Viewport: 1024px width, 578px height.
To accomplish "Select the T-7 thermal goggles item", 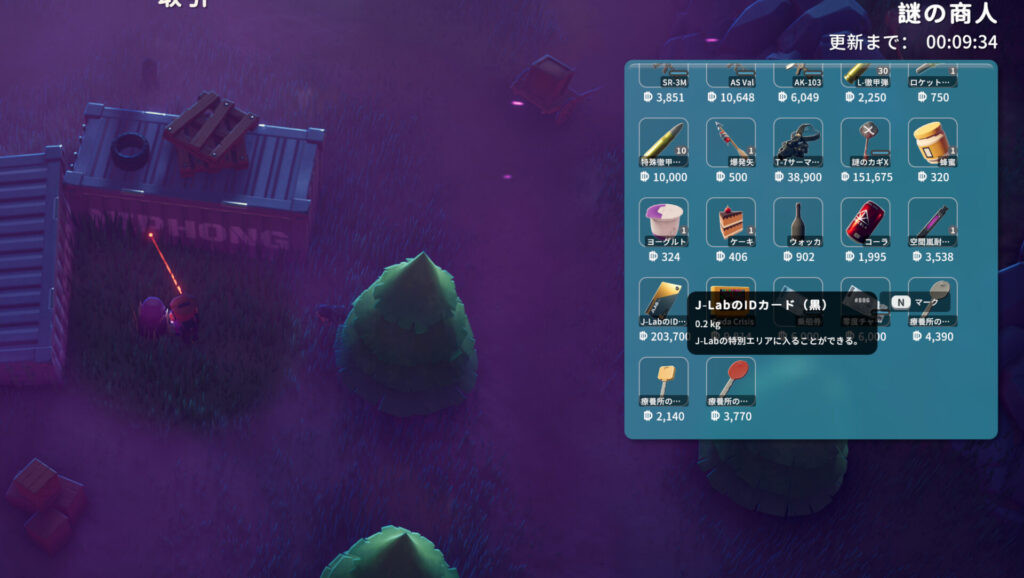I will pos(798,143).
